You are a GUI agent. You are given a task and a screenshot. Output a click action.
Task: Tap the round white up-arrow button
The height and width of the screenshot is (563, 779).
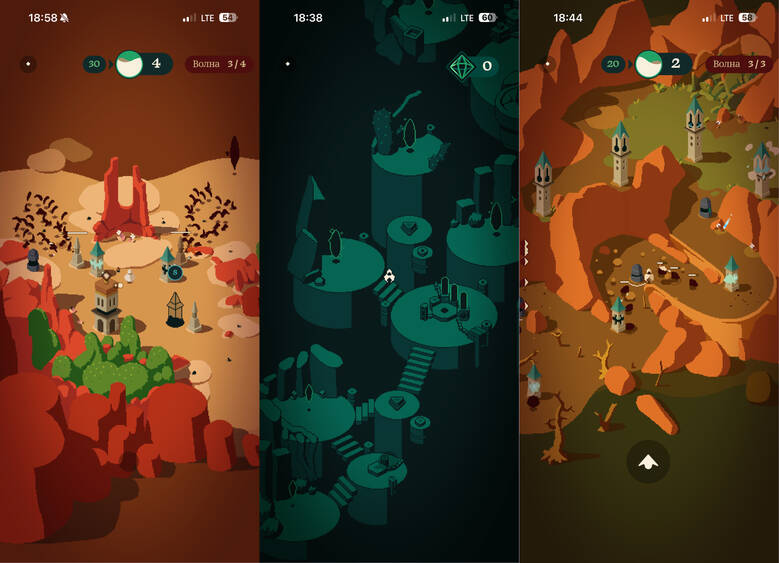click(648, 461)
